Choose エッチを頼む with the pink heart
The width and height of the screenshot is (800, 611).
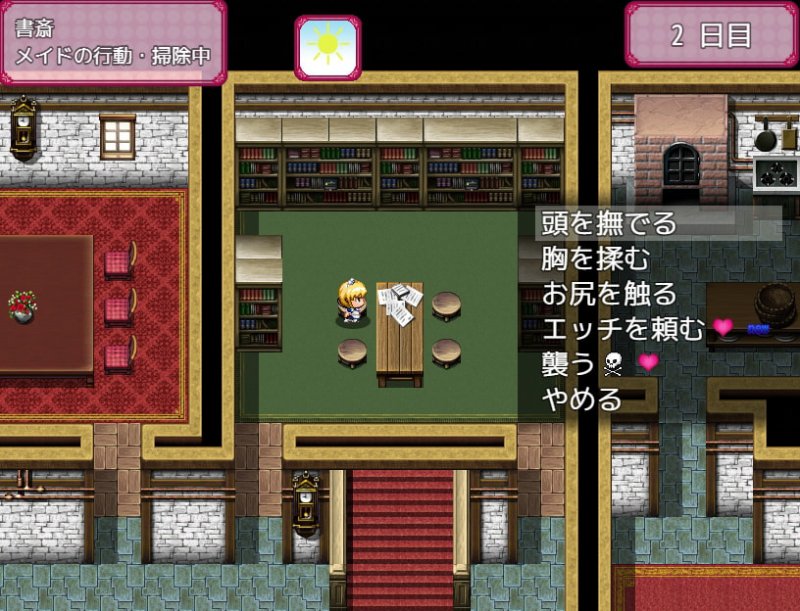click(x=623, y=329)
